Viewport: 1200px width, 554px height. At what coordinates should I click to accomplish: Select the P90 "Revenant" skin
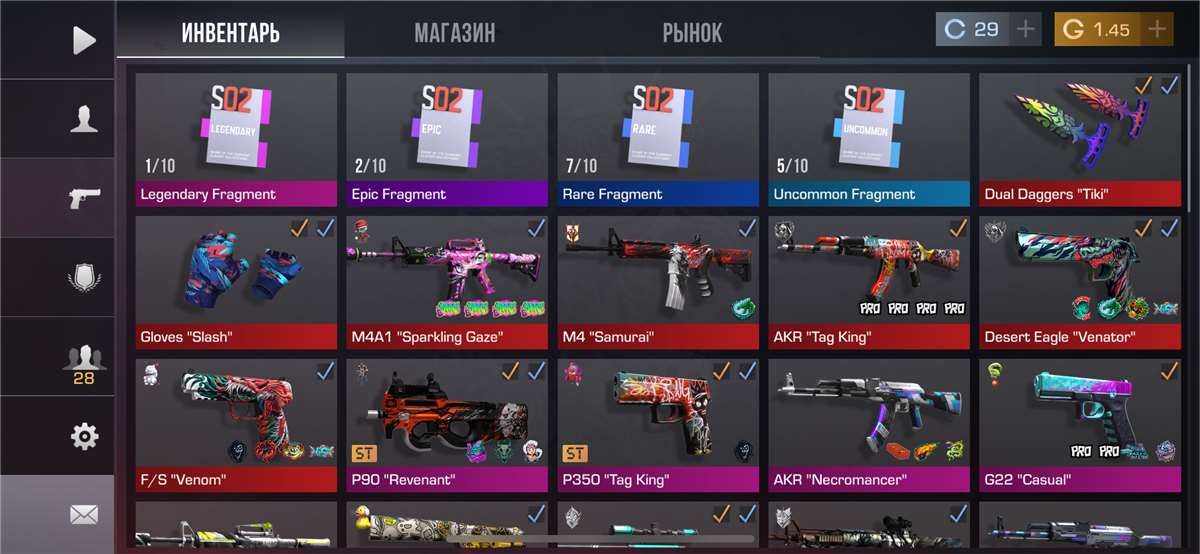(447, 425)
